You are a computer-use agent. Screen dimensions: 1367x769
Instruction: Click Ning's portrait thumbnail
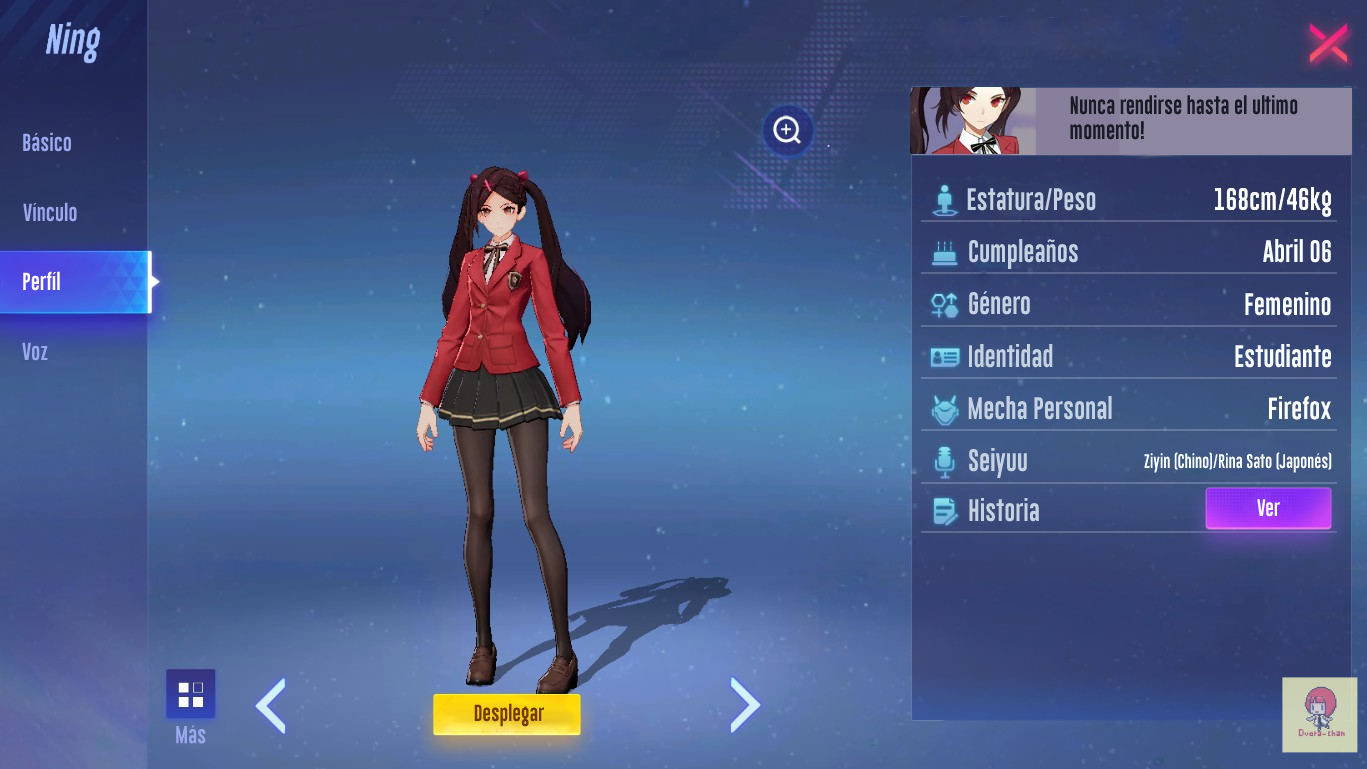[x=971, y=121]
